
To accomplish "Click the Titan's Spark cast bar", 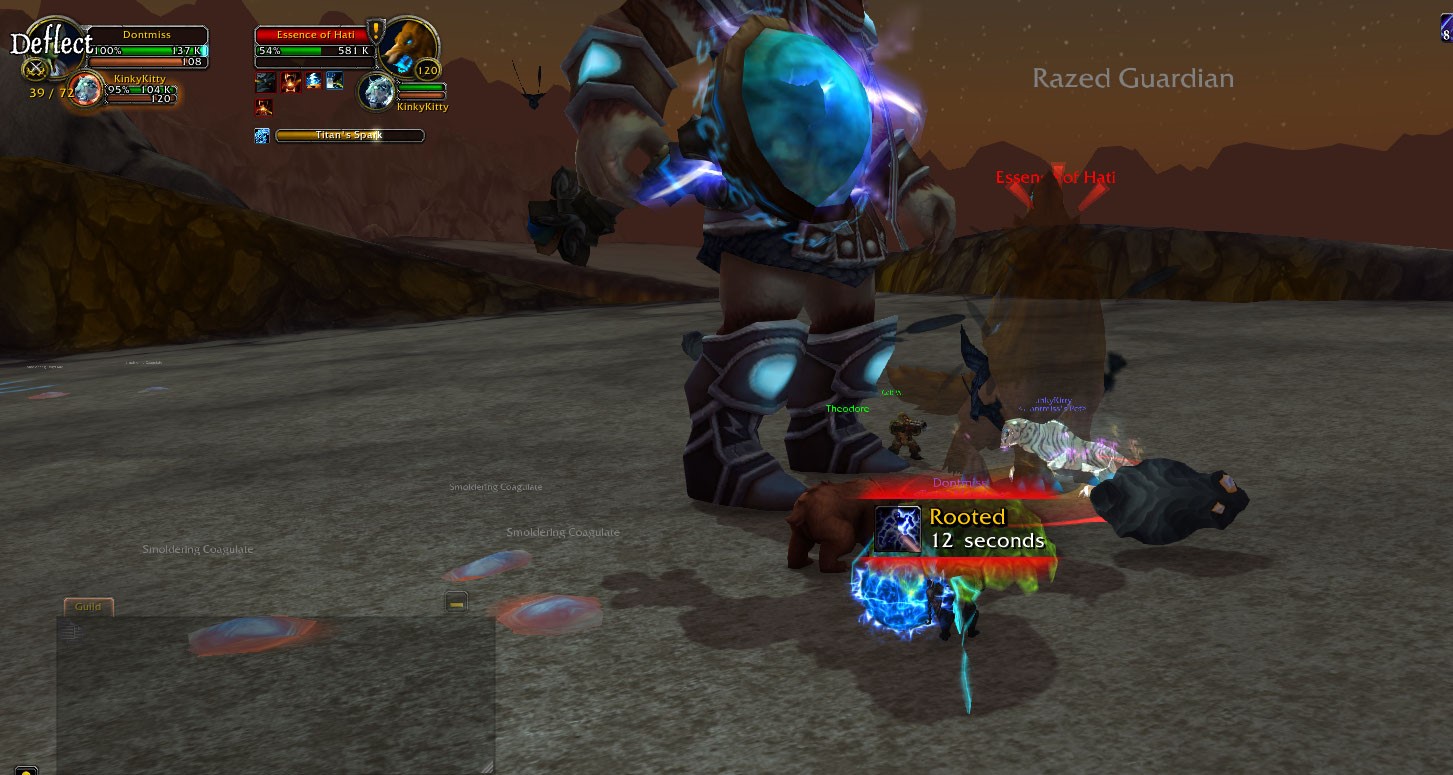I will (349, 136).
